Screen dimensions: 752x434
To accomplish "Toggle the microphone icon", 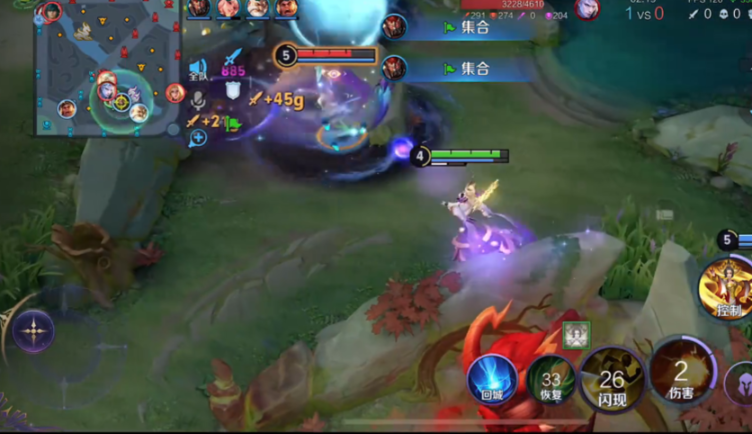I will coord(198,99).
